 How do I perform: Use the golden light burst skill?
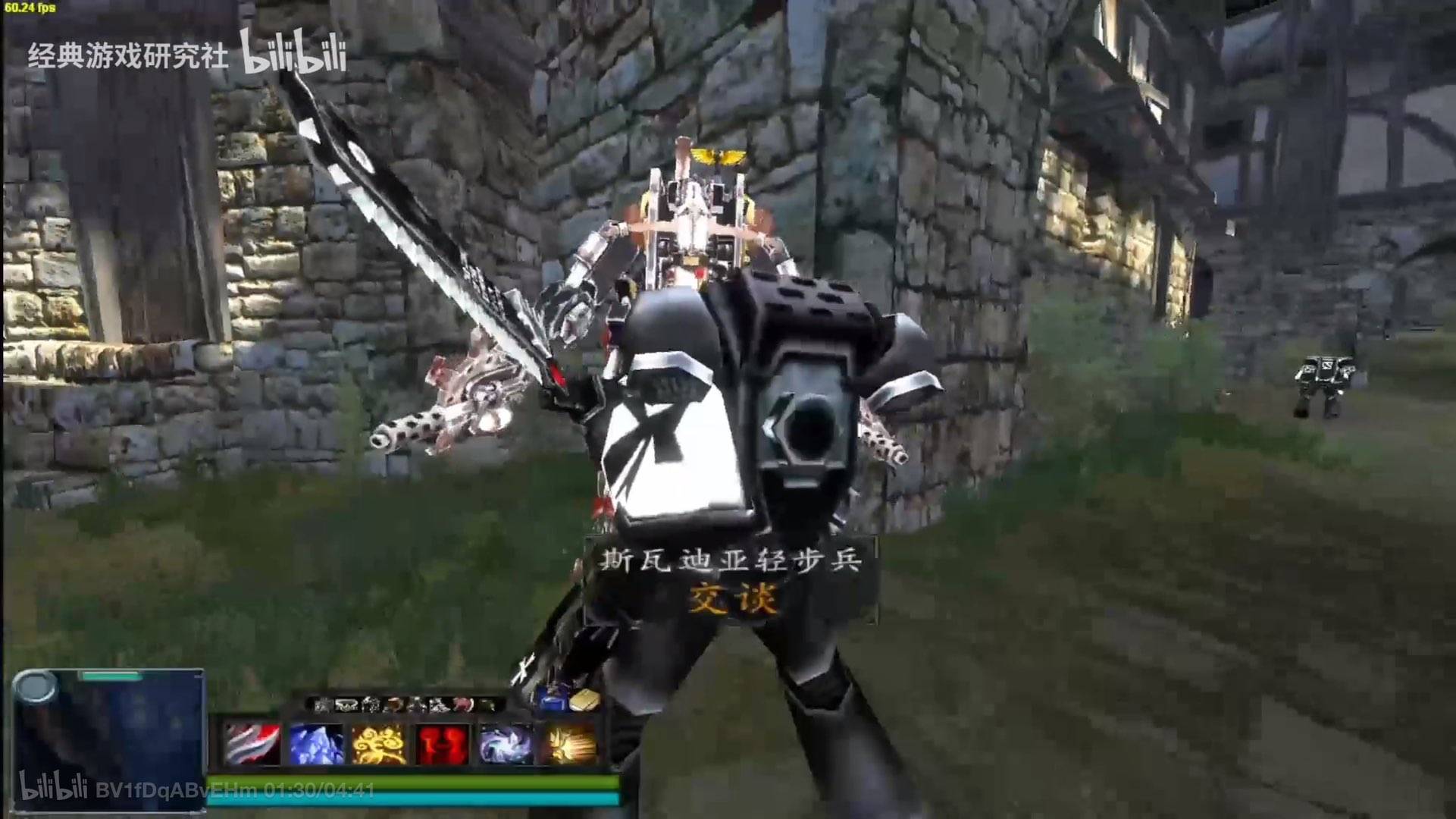tap(568, 744)
